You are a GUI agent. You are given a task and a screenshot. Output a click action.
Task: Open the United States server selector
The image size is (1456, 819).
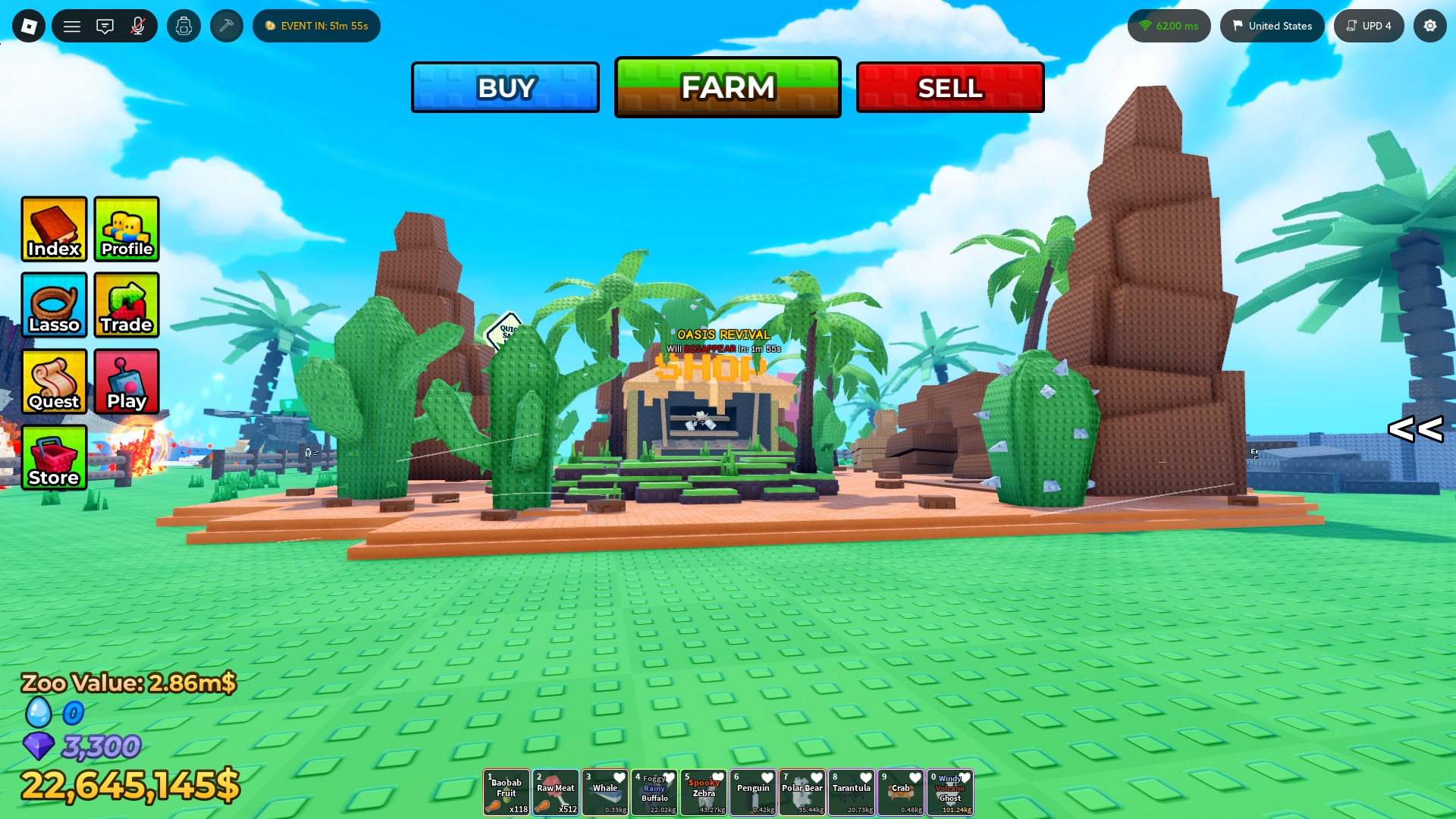(1272, 25)
